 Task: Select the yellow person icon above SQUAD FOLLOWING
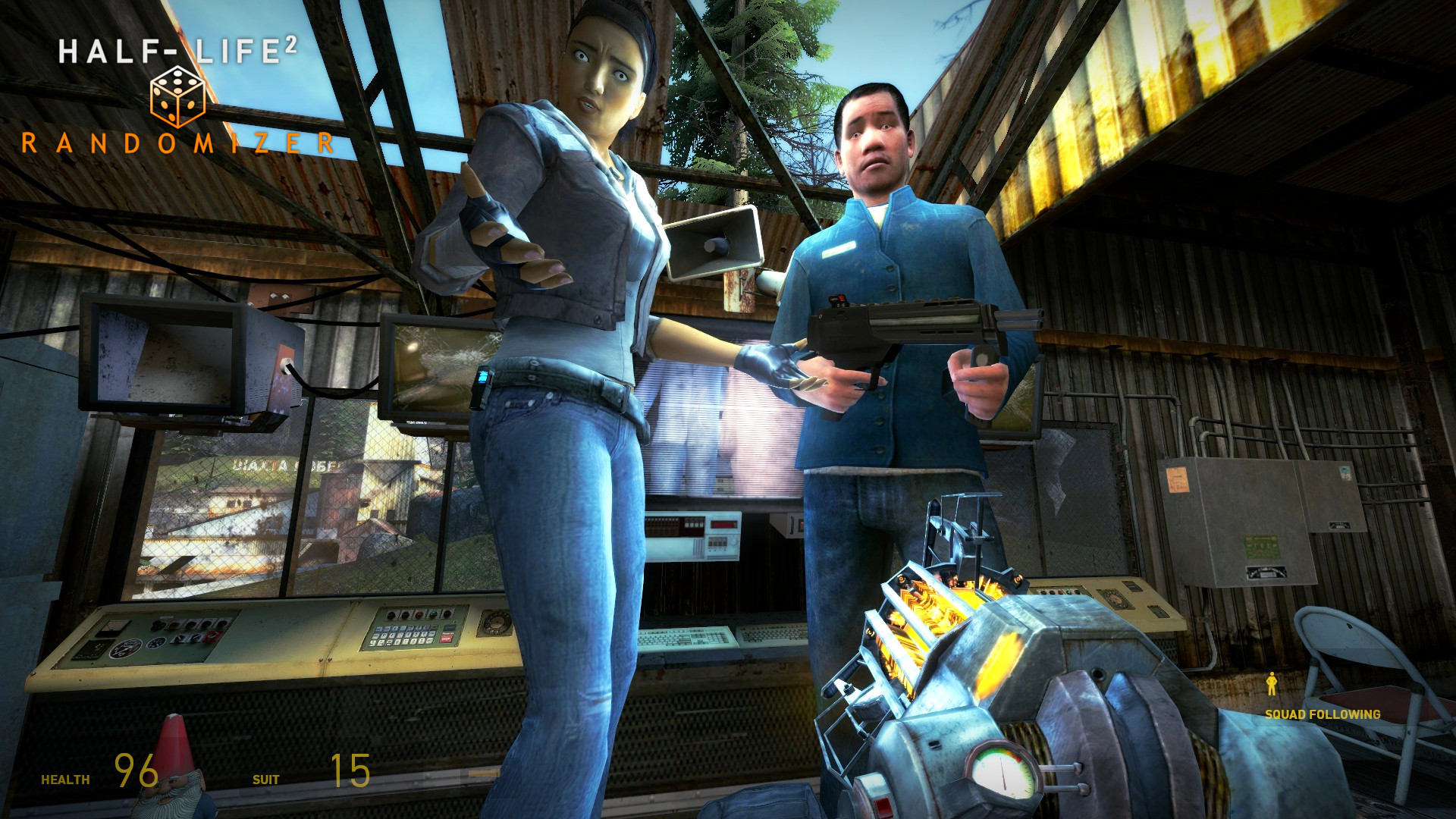tap(1272, 683)
